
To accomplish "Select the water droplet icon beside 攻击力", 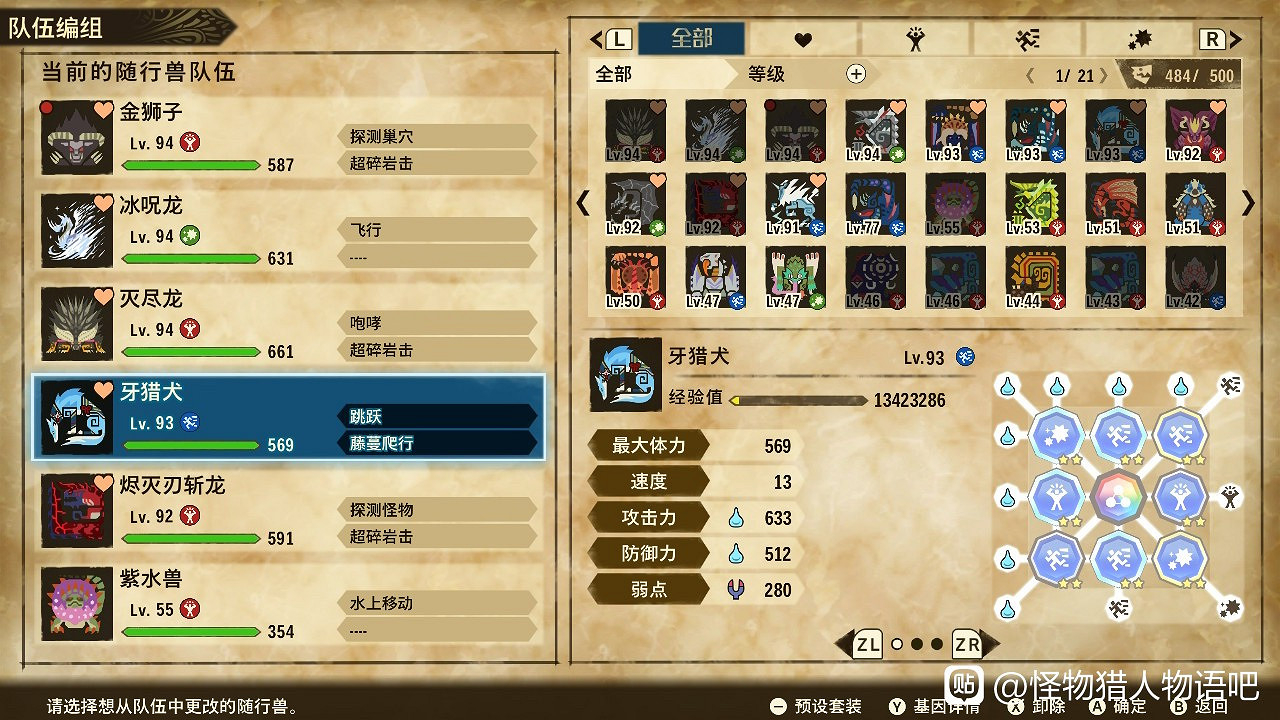I will [736, 518].
